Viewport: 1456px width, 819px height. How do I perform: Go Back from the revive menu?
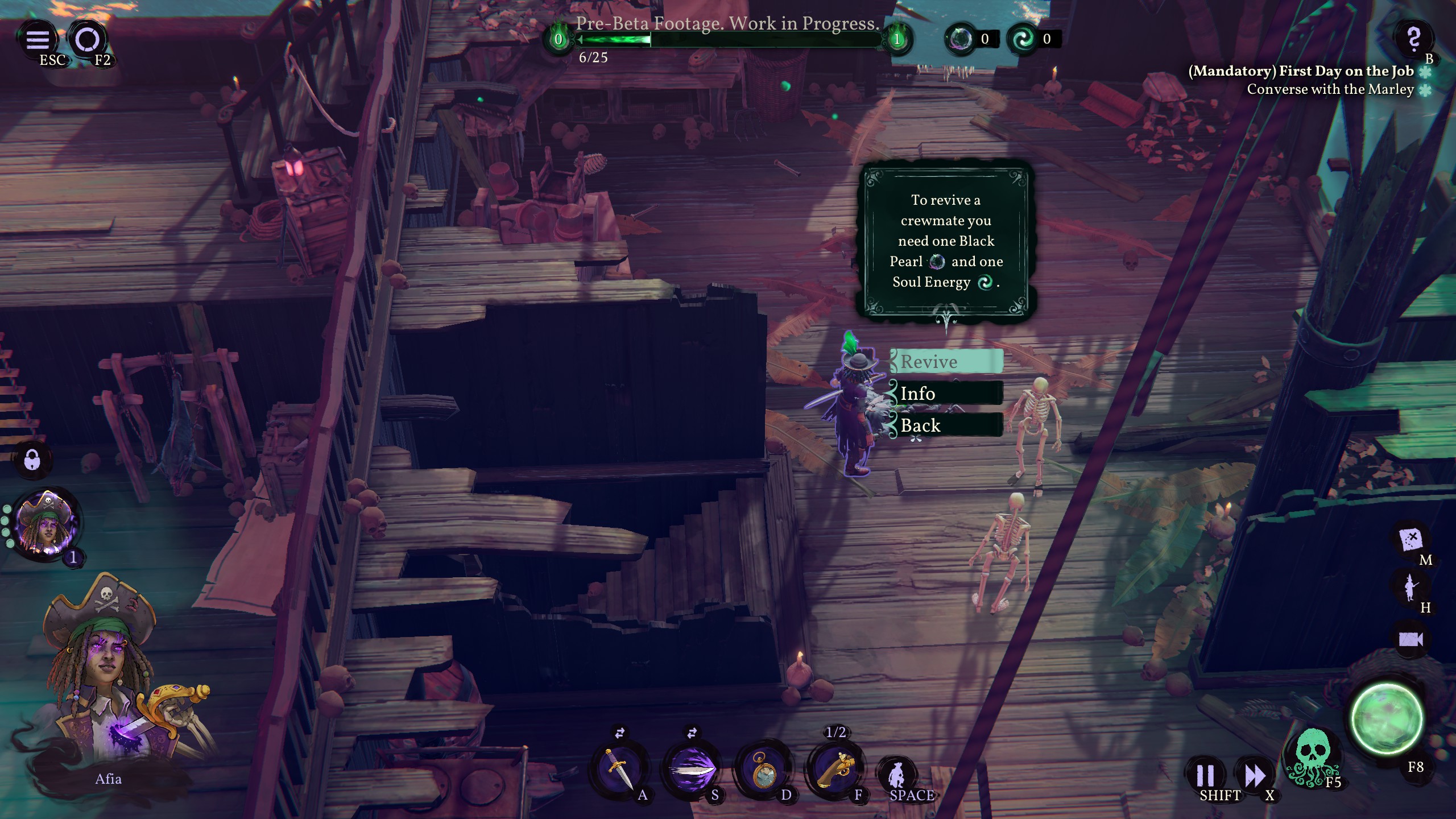(x=946, y=425)
